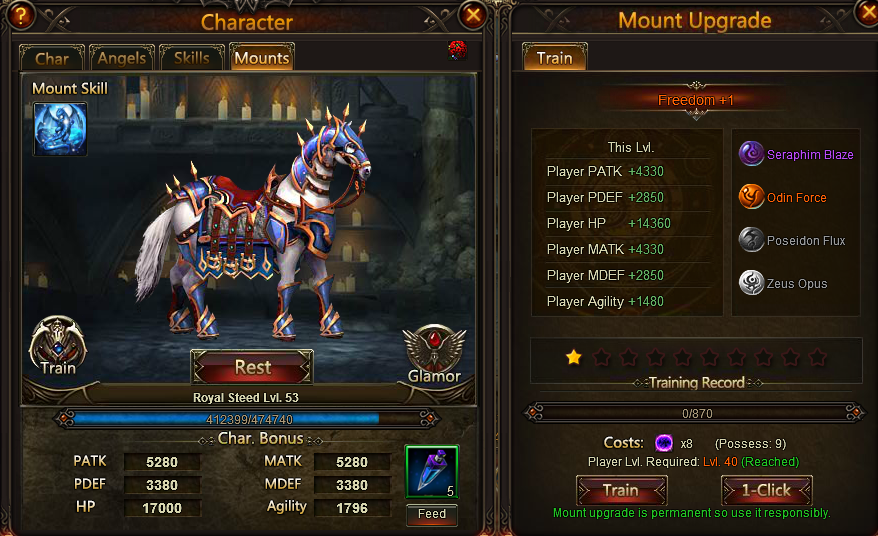The height and width of the screenshot is (536, 878).
Task: Open the Glamor emblem
Action: point(434,352)
